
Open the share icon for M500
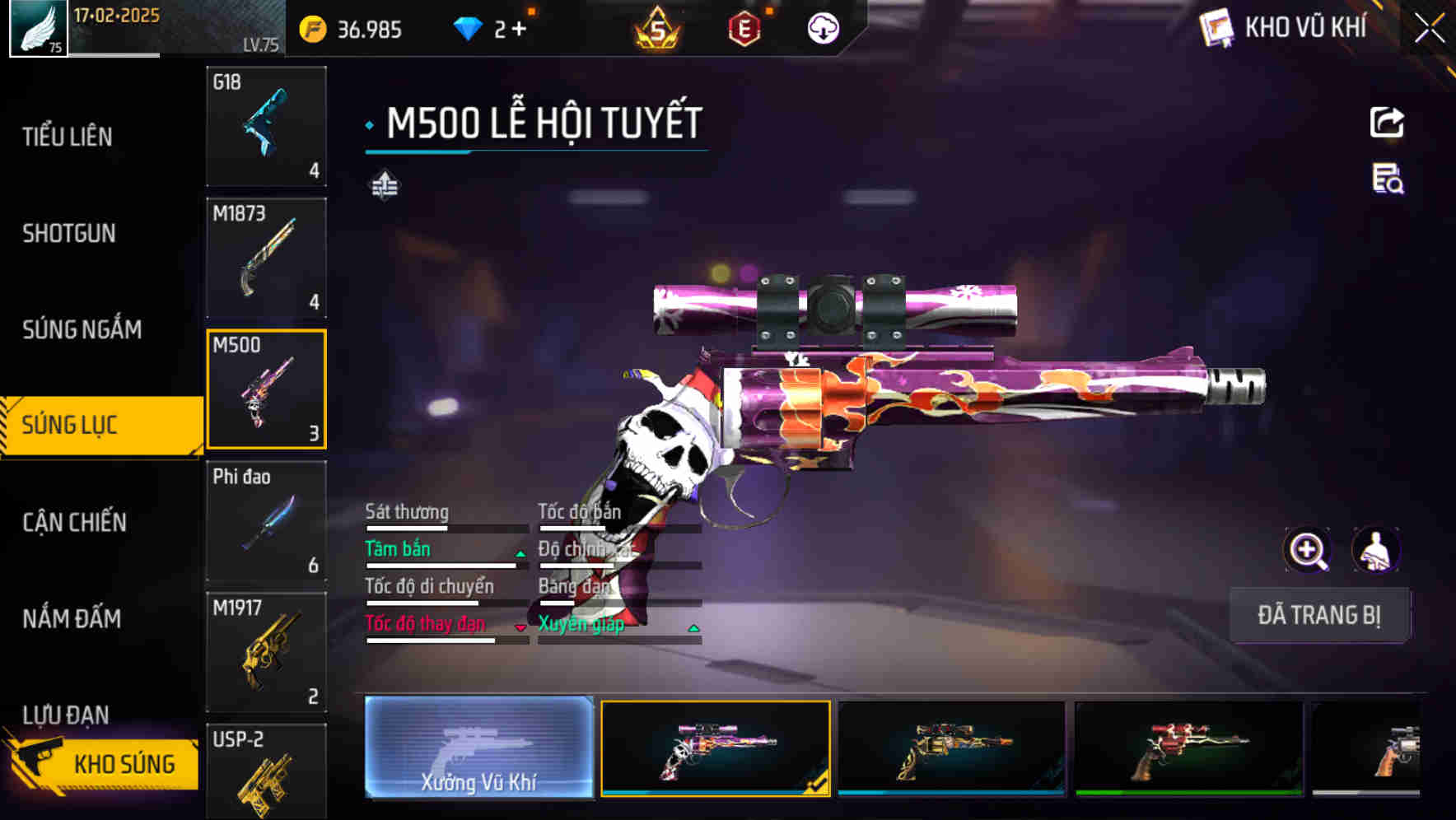[x=1387, y=122]
